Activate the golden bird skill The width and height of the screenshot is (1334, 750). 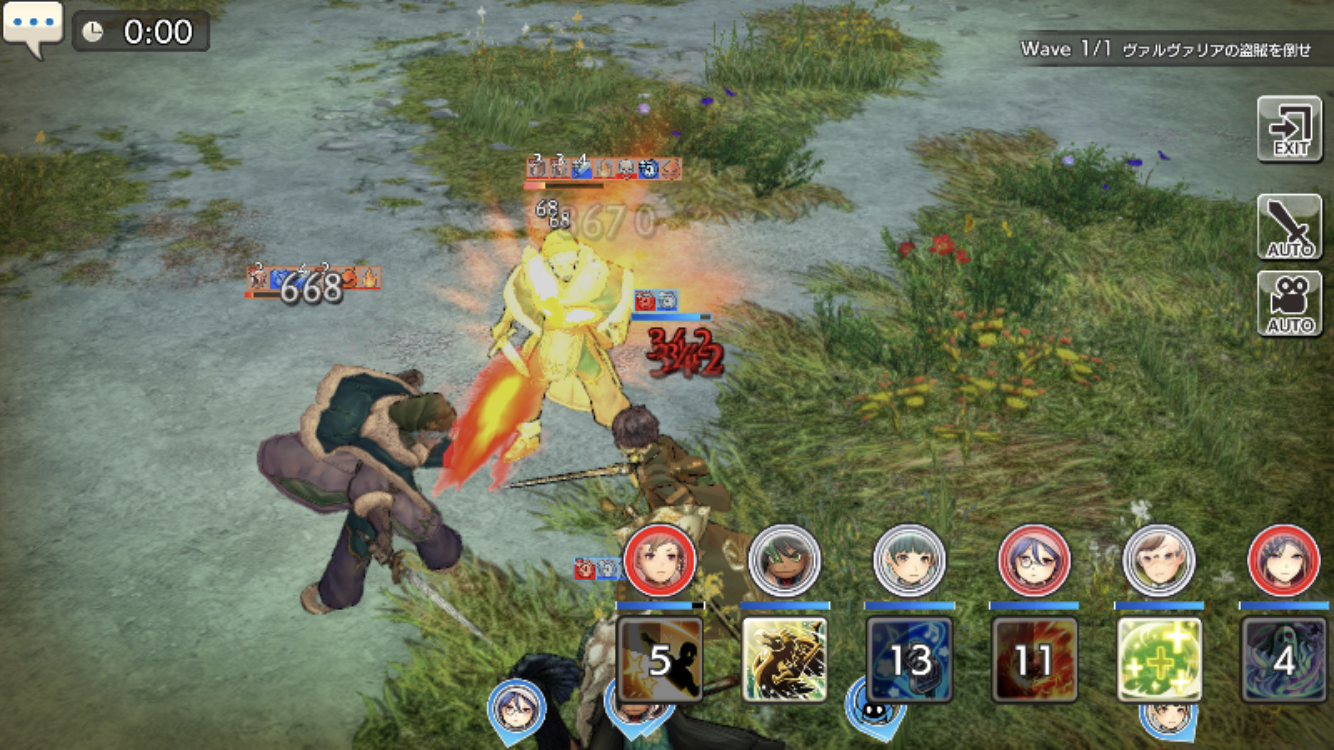(x=784, y=659)
